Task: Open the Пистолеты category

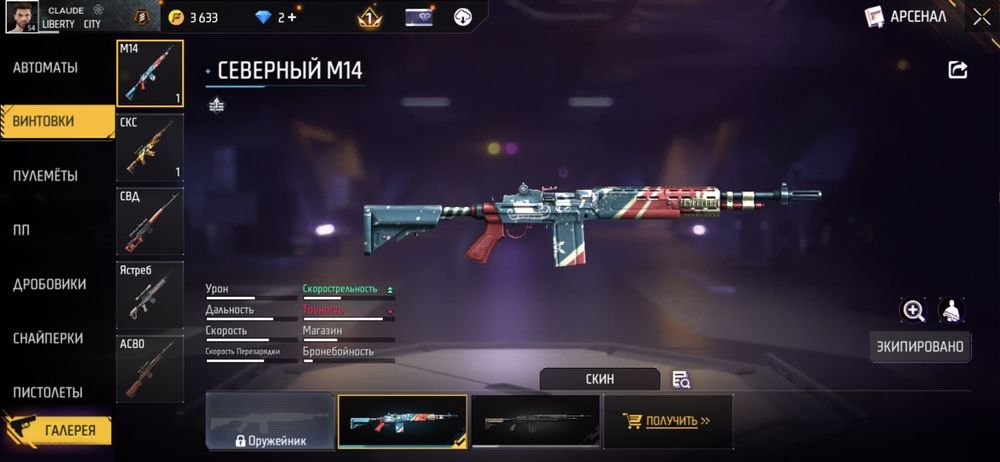Action: (48, 392)
